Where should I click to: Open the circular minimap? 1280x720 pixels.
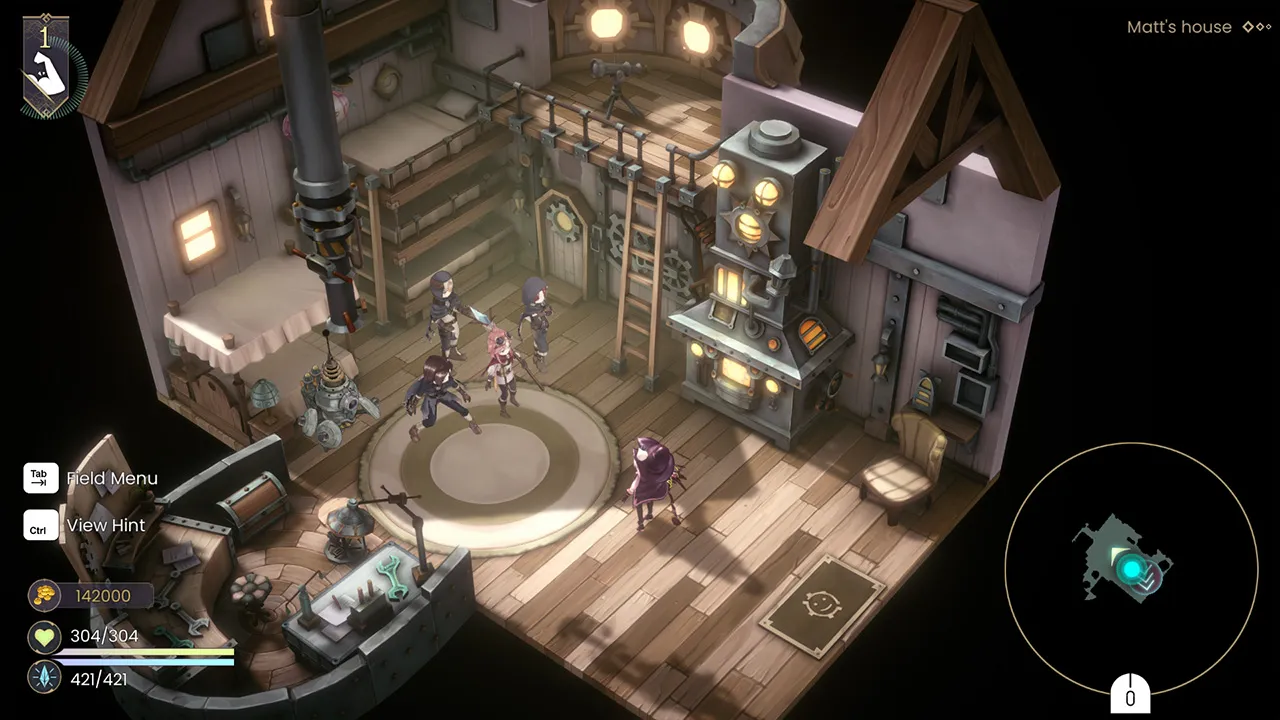1130,568
